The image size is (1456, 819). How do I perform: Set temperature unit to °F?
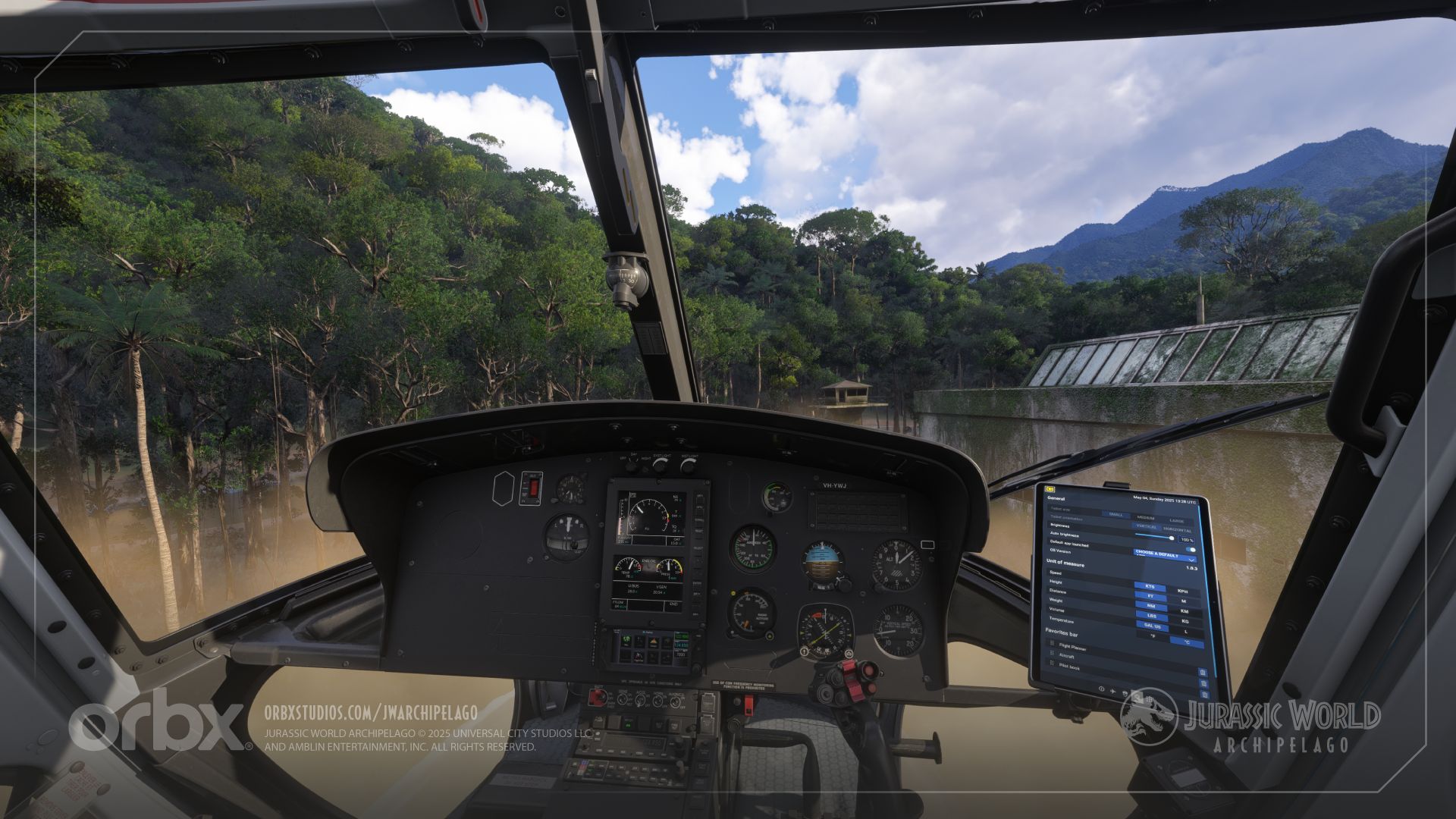click(1153, 636)
